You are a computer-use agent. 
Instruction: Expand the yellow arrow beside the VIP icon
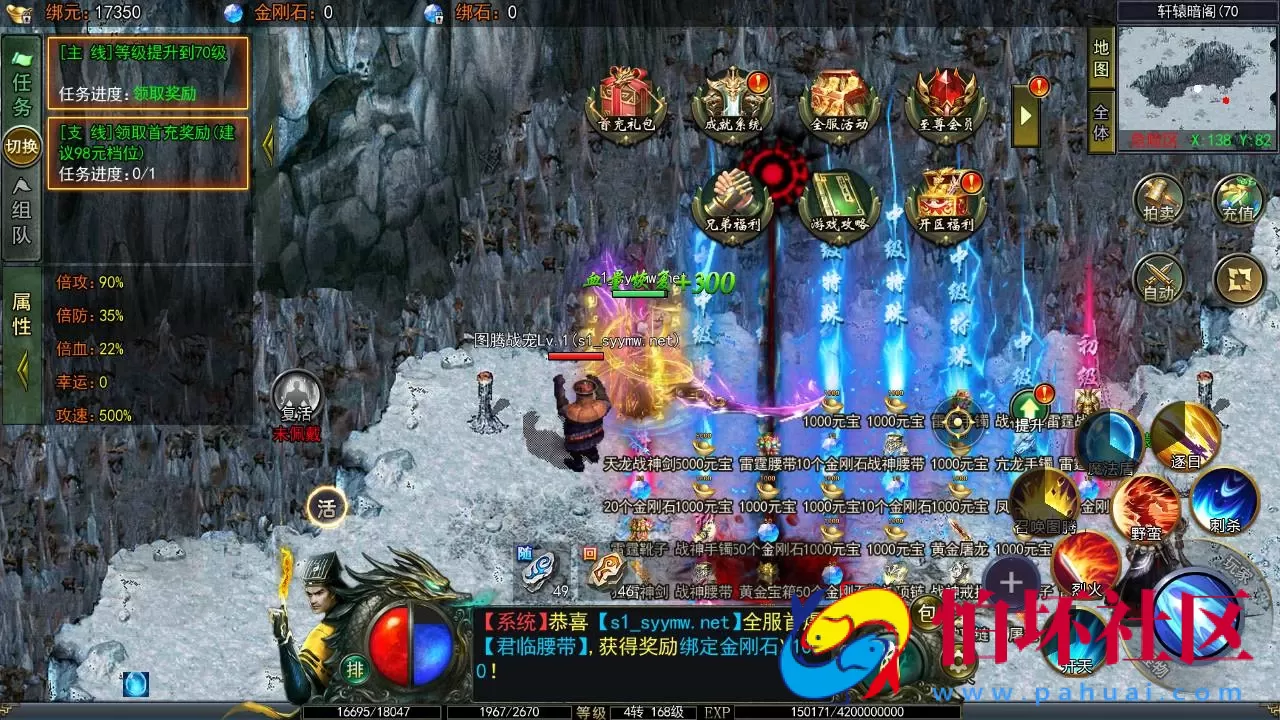click(x=1026, y=115)
